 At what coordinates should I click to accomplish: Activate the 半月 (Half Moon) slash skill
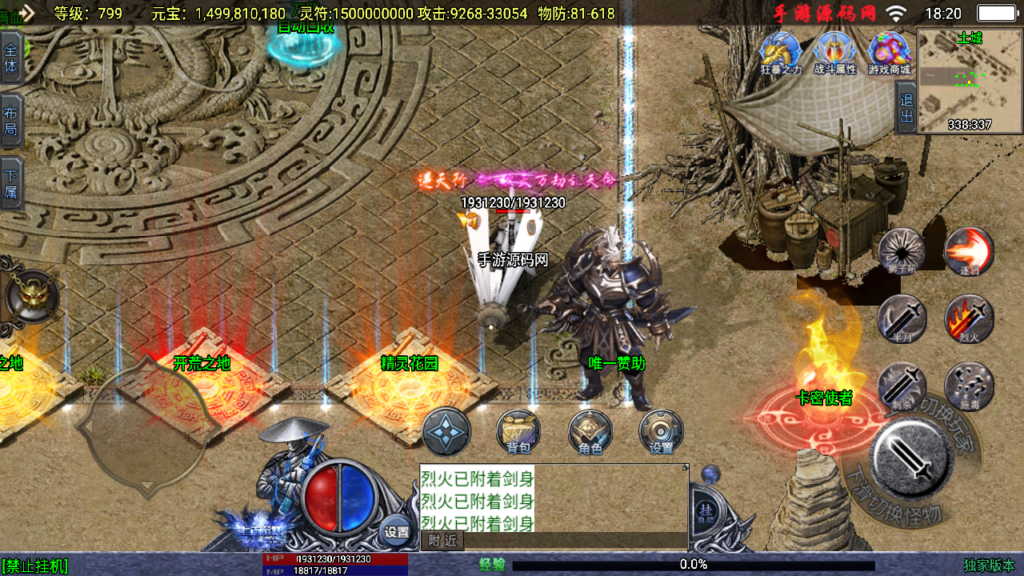[x=901, y=319]
